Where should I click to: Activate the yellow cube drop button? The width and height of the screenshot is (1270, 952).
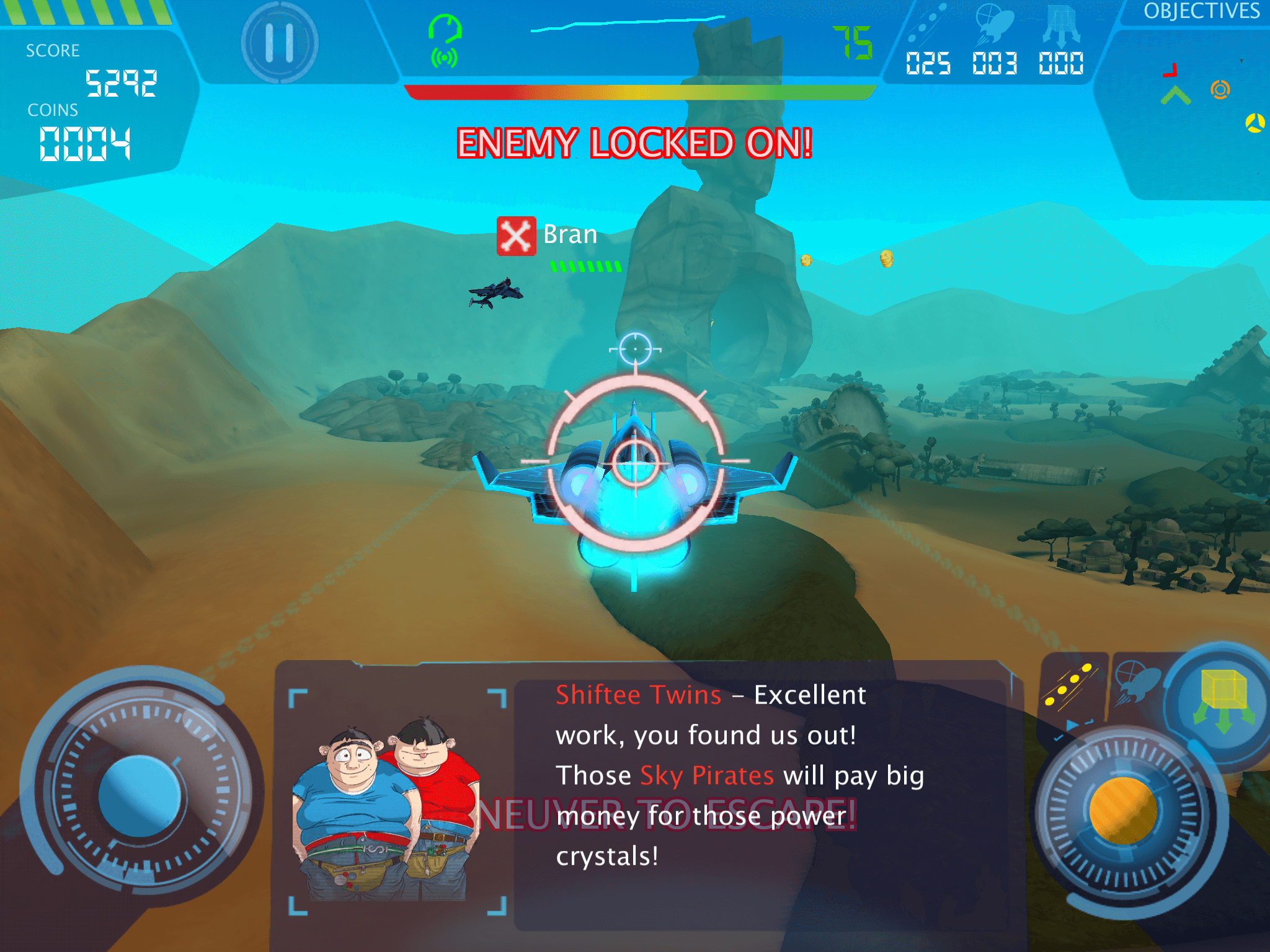click(x=1223, y=697)
